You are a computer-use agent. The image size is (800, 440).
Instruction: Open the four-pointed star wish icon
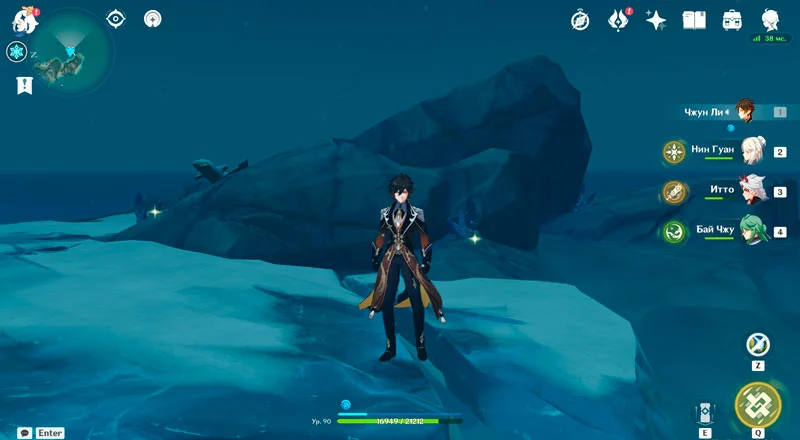pos(656,20)
